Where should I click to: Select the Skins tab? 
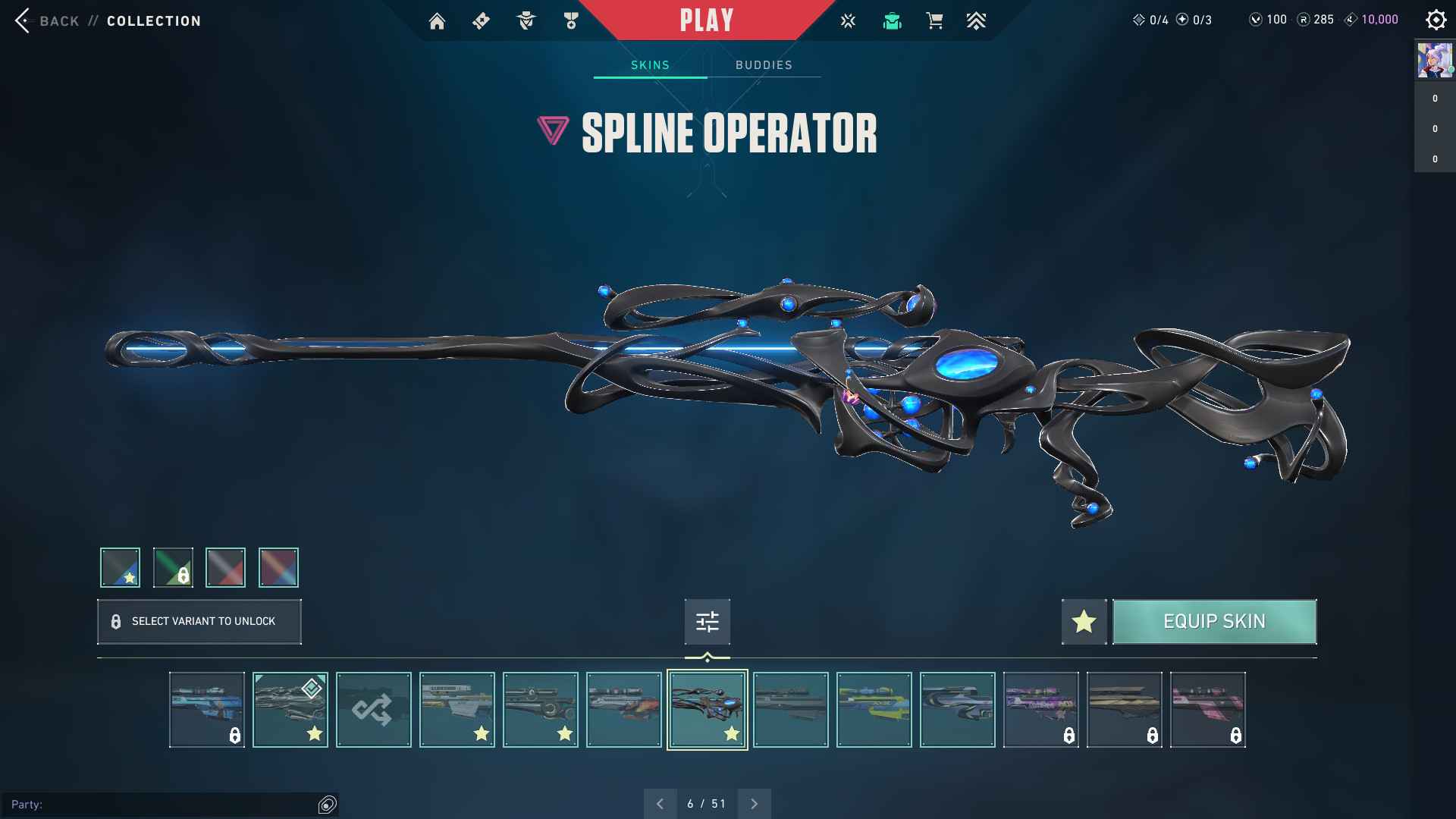click(x=650, y=65)
